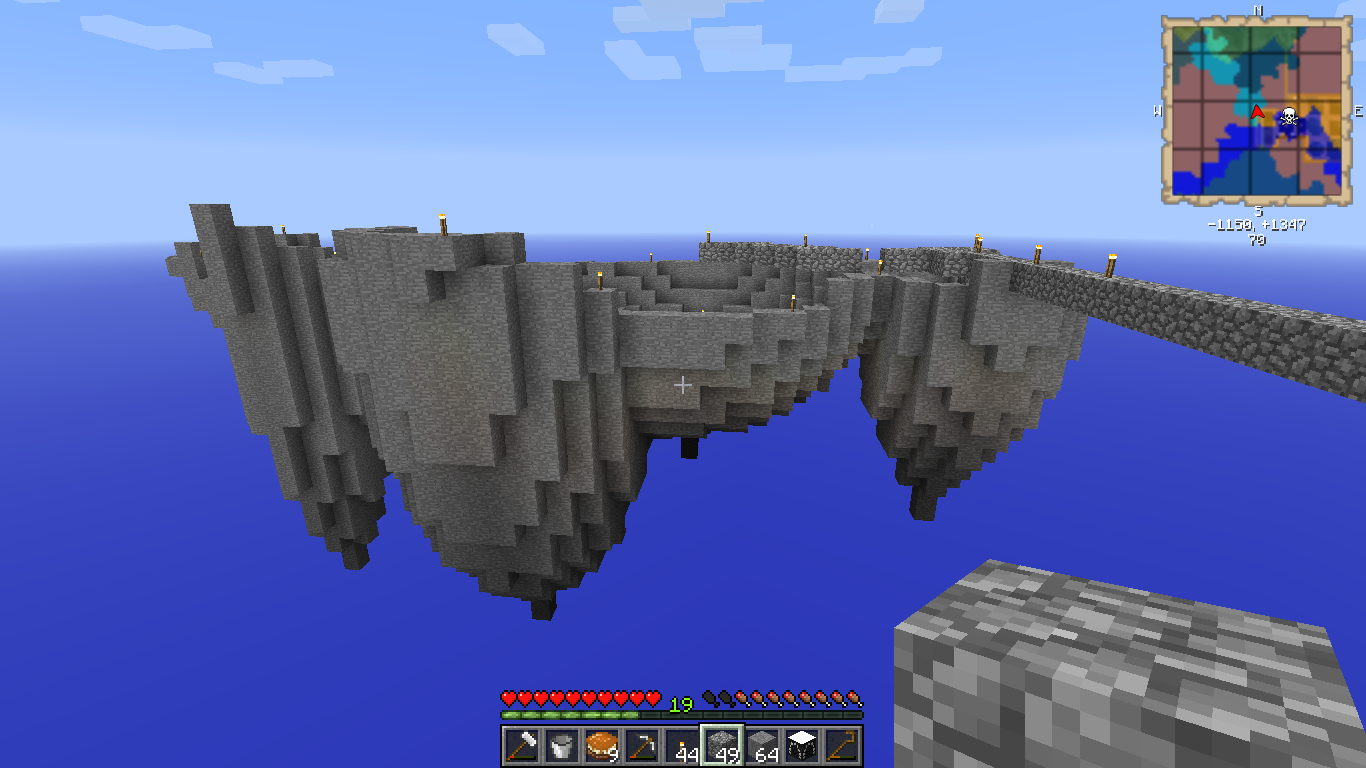
Task: Select the empty bucket hotbar slot
Action: tap(561, 745)
